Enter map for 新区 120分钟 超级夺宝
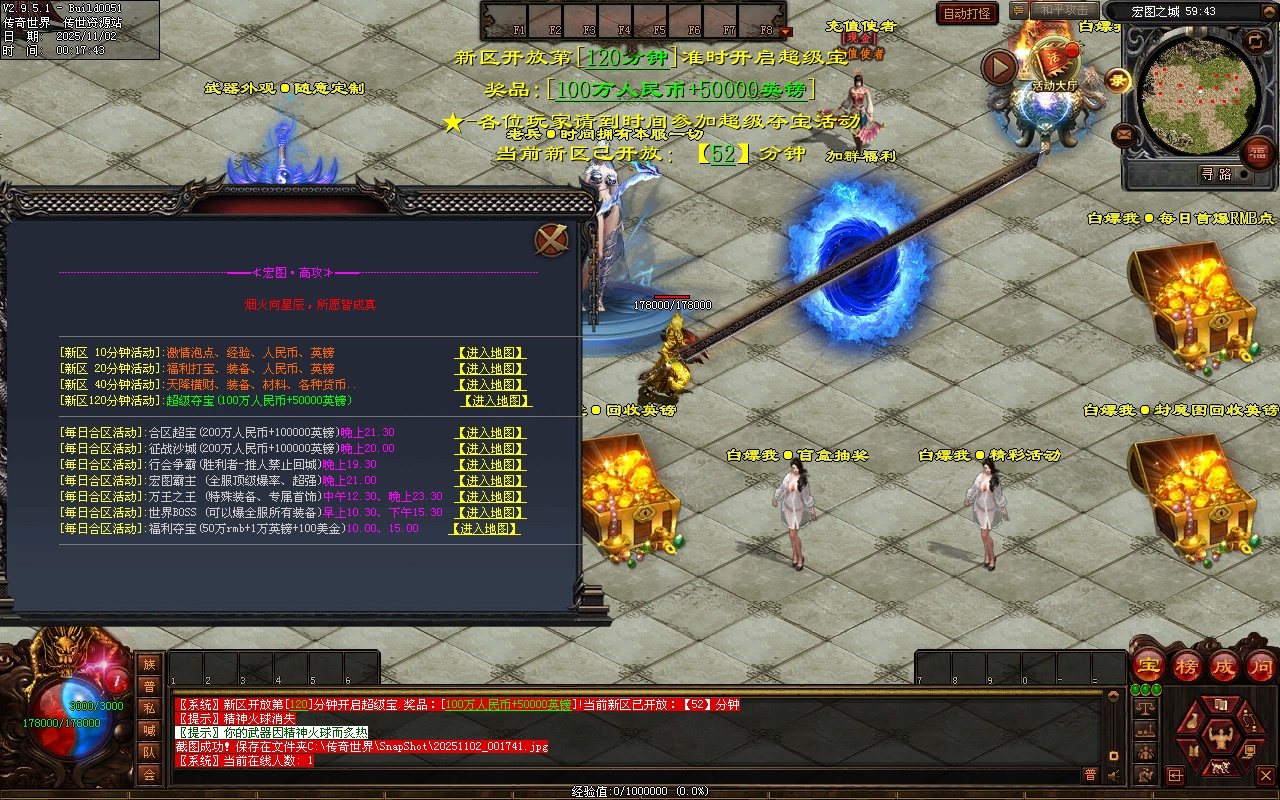Viewport: 1280px width, 800px height. point(495,401)
